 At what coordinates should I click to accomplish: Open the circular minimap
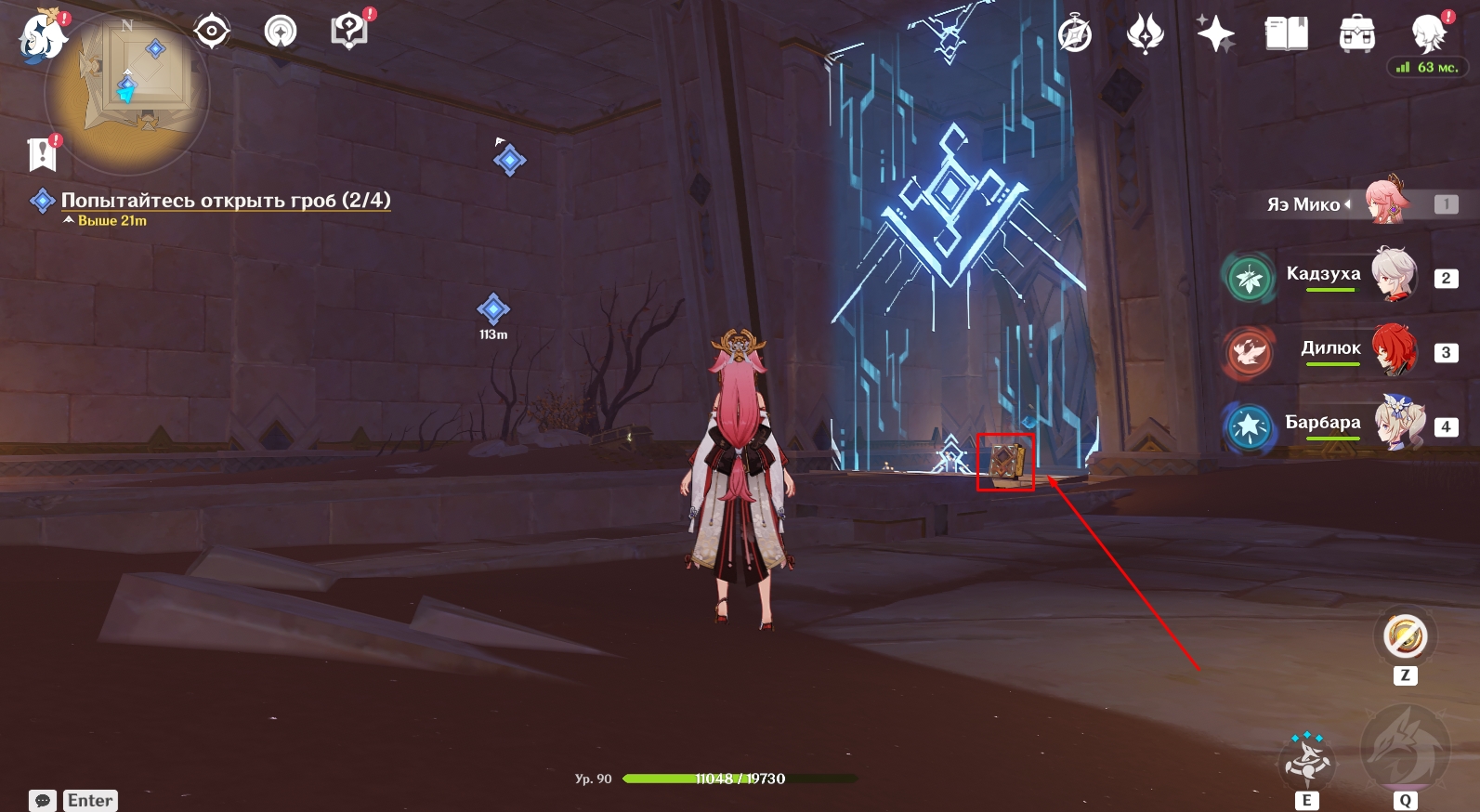coord(127,93)
